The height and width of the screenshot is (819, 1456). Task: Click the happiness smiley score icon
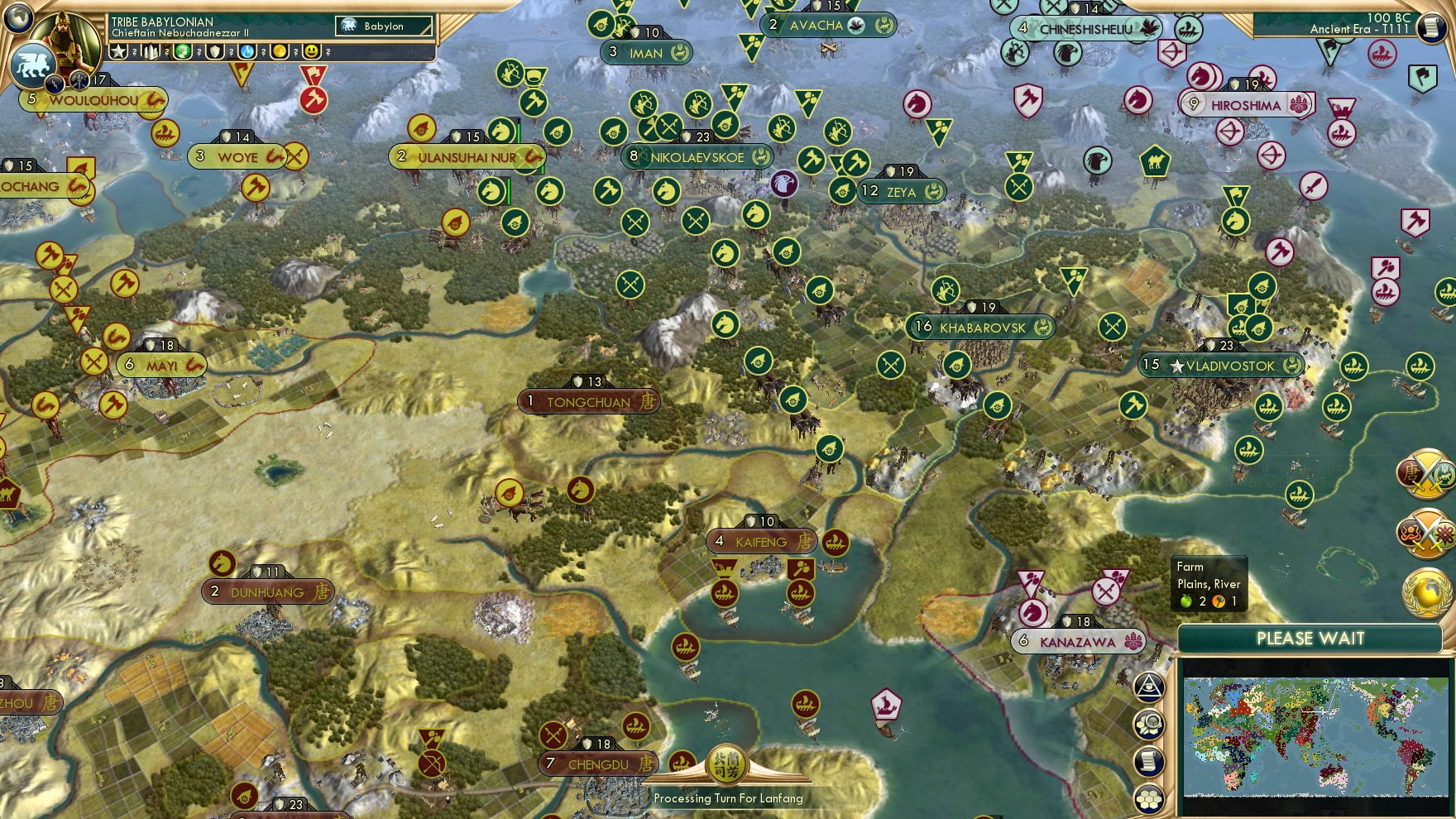[x=312, y=52]
